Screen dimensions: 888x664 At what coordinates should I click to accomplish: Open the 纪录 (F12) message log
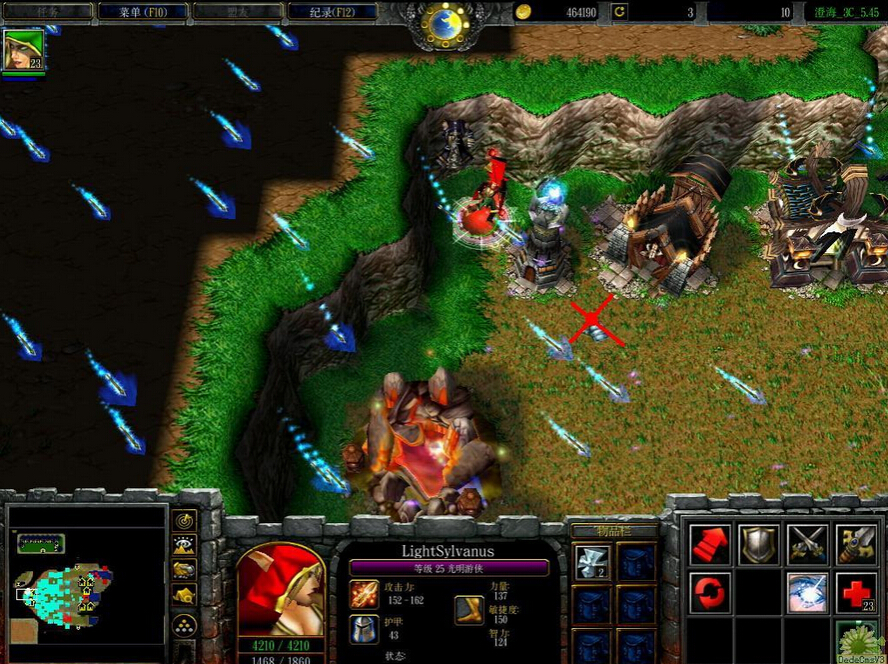point(332,12)
